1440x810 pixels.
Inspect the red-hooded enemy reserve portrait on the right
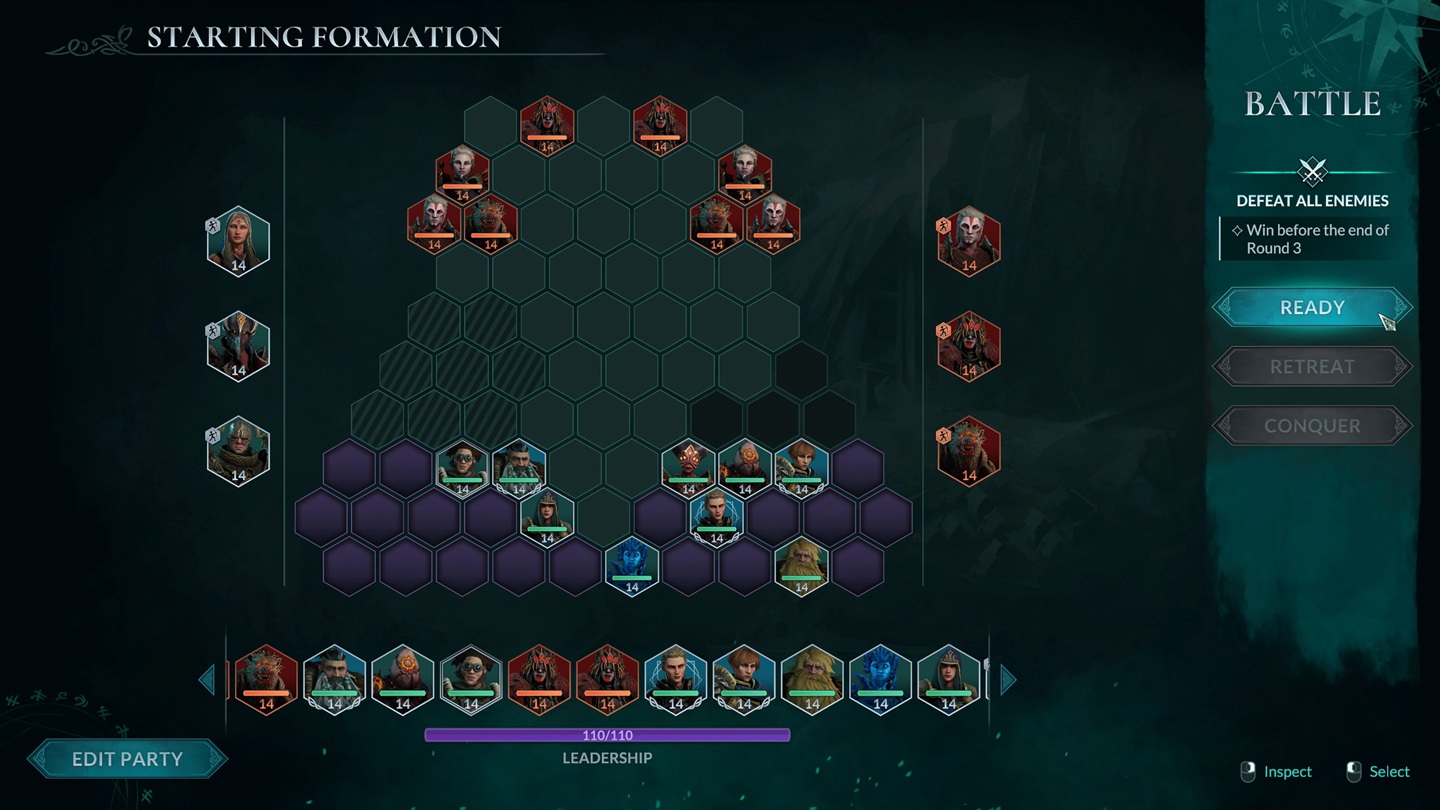point(968,346)
